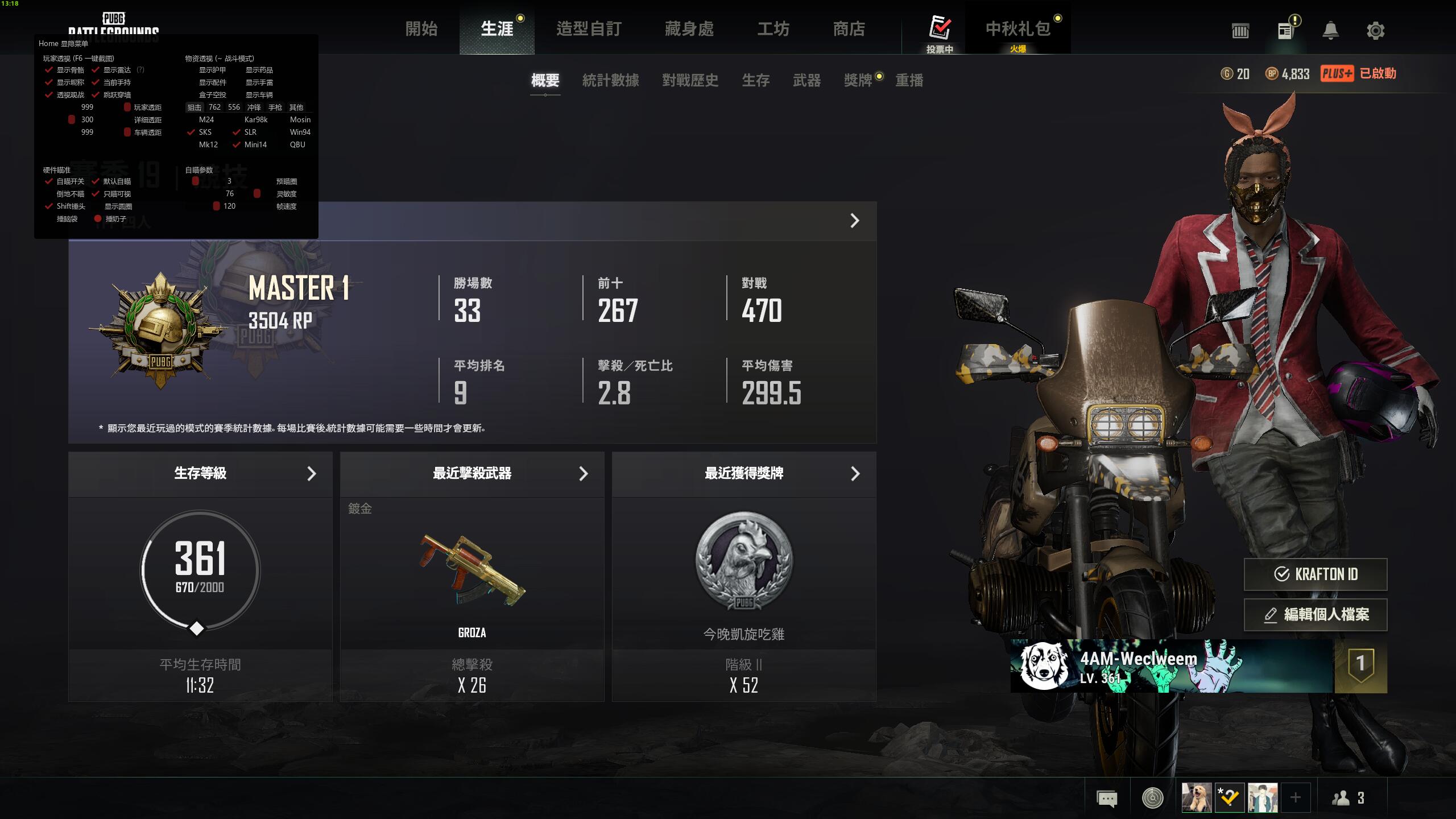This screenshot has height=819, width=1456.
Task: Open the 中秋礼包 event pack
Action: pos(1018,30)
